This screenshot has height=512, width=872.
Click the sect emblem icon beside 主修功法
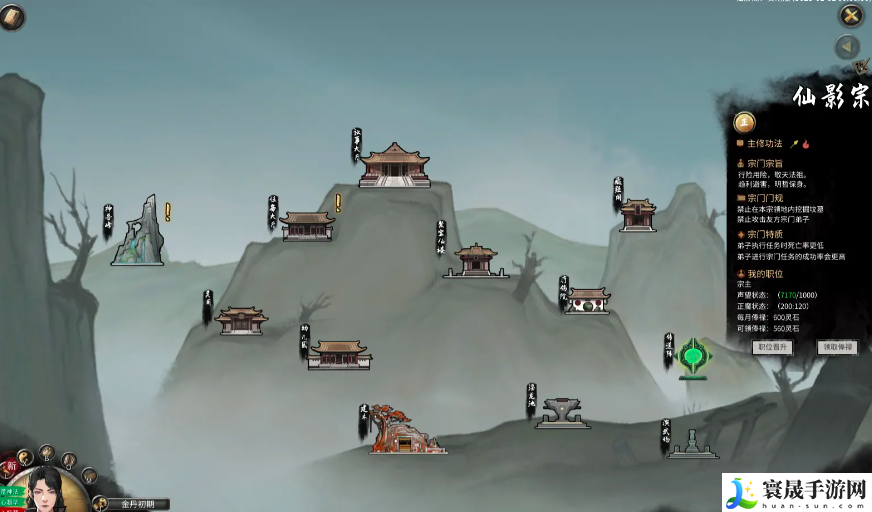point(745,122)
